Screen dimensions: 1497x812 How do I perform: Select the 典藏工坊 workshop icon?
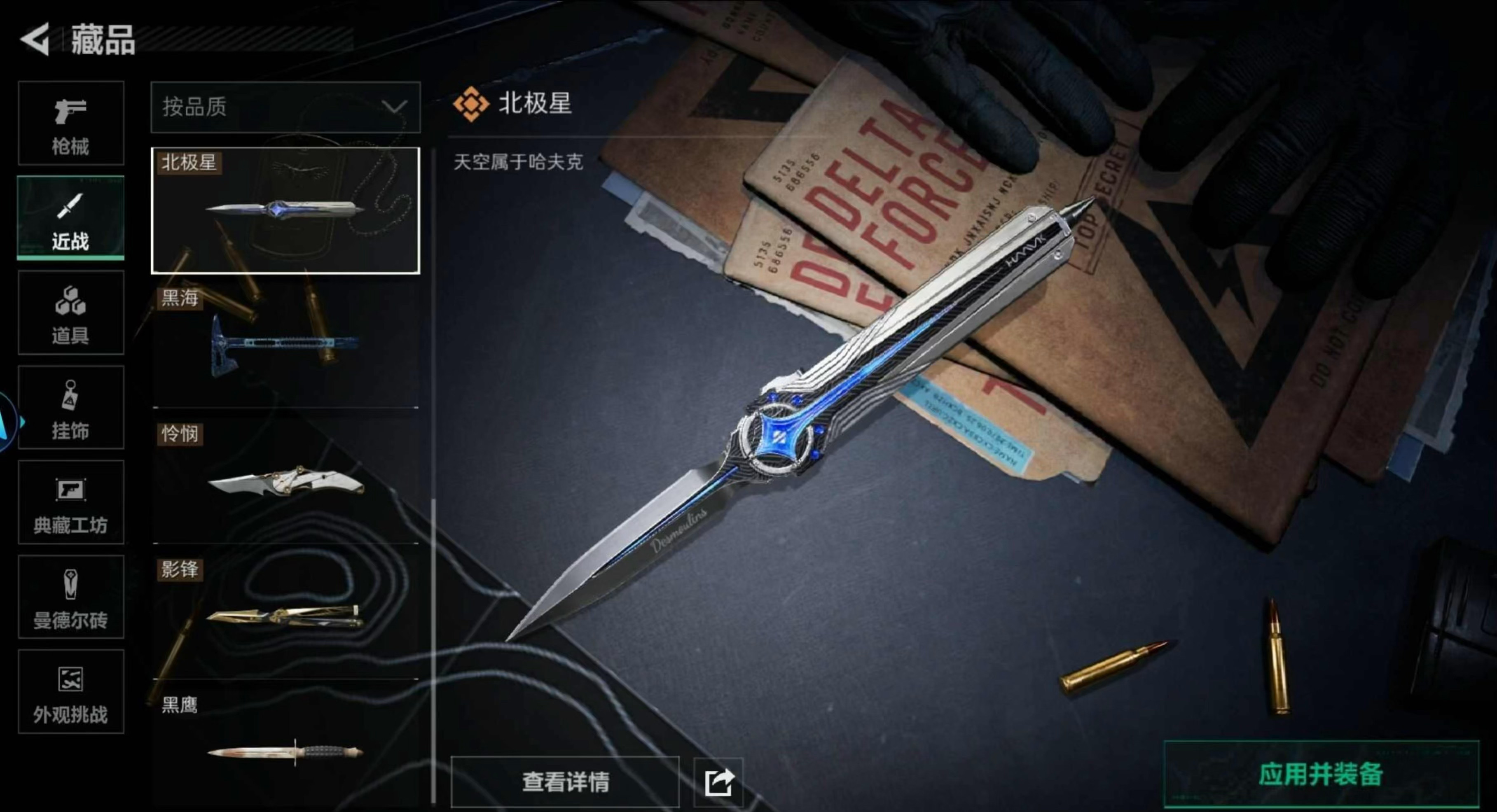click(71, 503)
